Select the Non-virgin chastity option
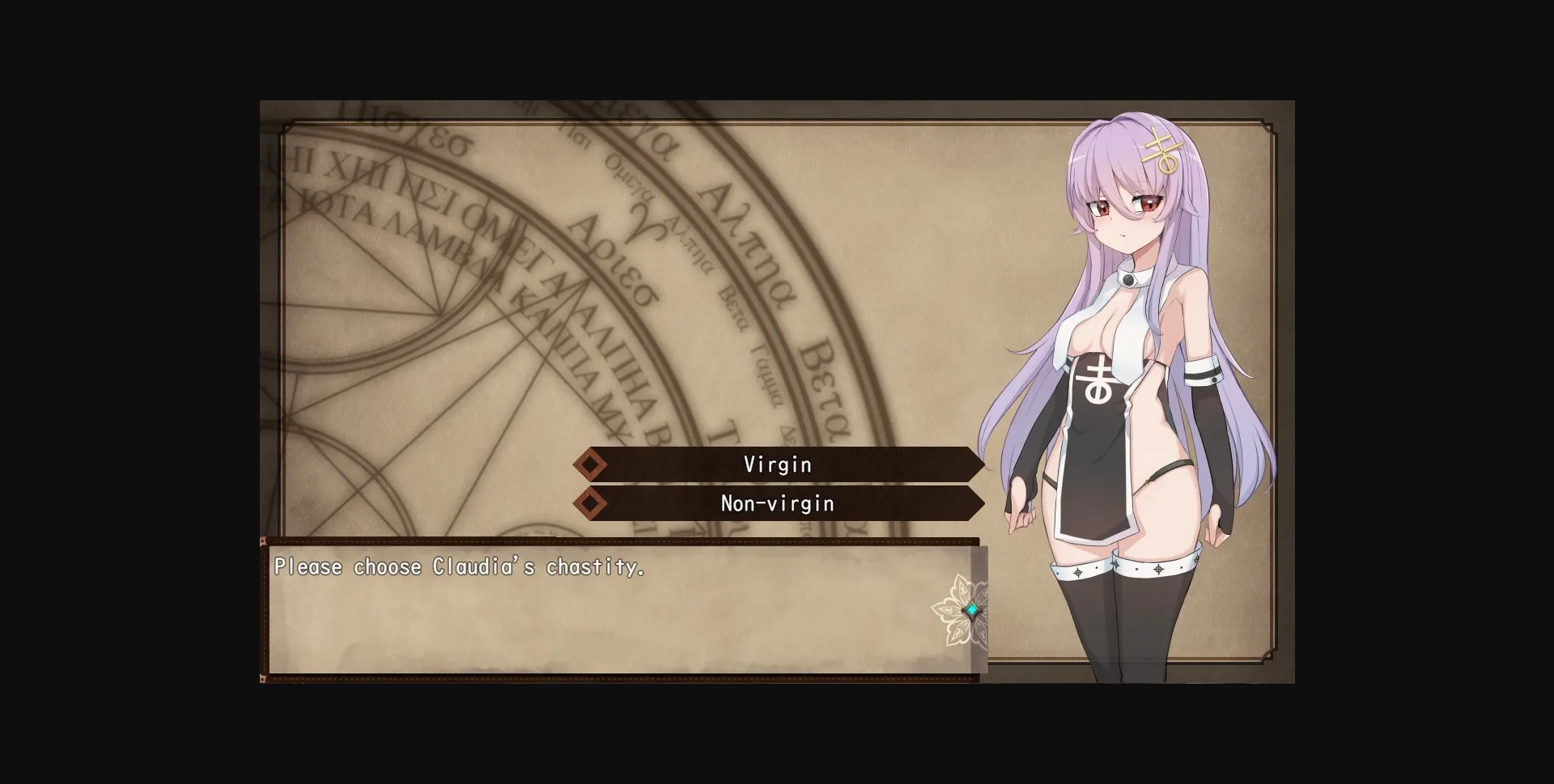This screenshot has height=784, width=1554. tap(777, 502)
